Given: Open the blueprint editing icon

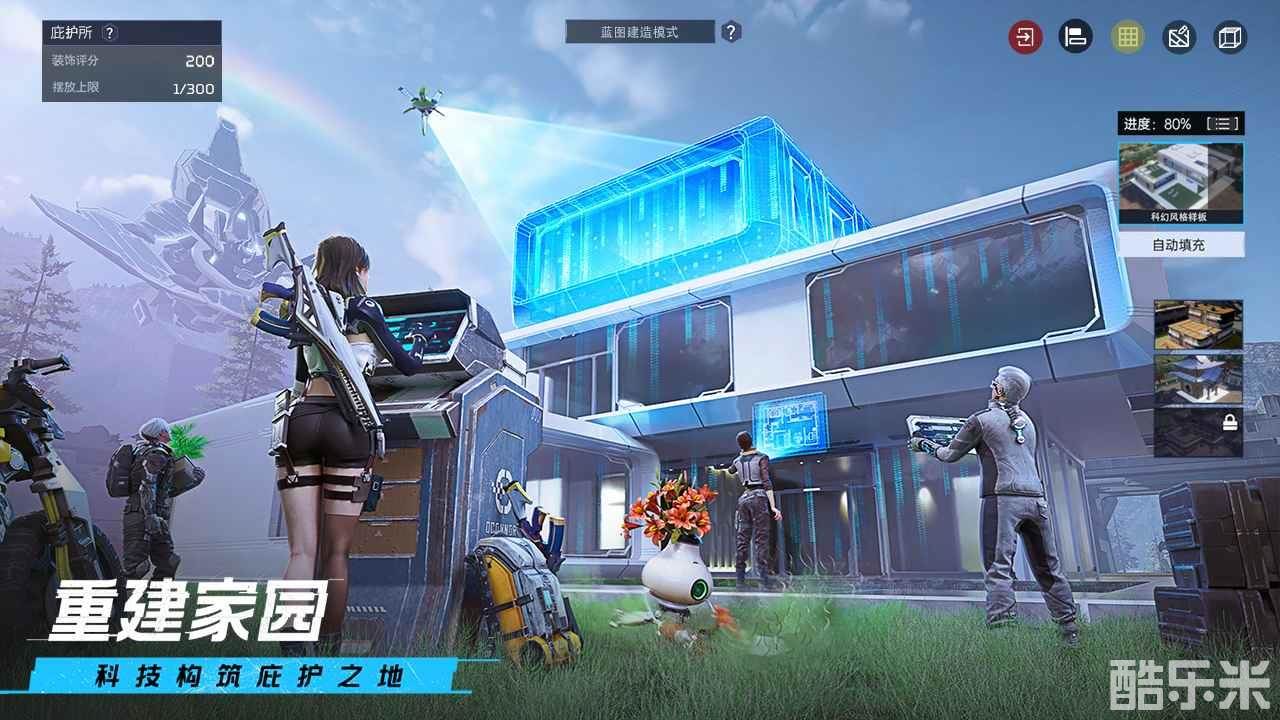Looking at the screenshot, I should 1176,37.
